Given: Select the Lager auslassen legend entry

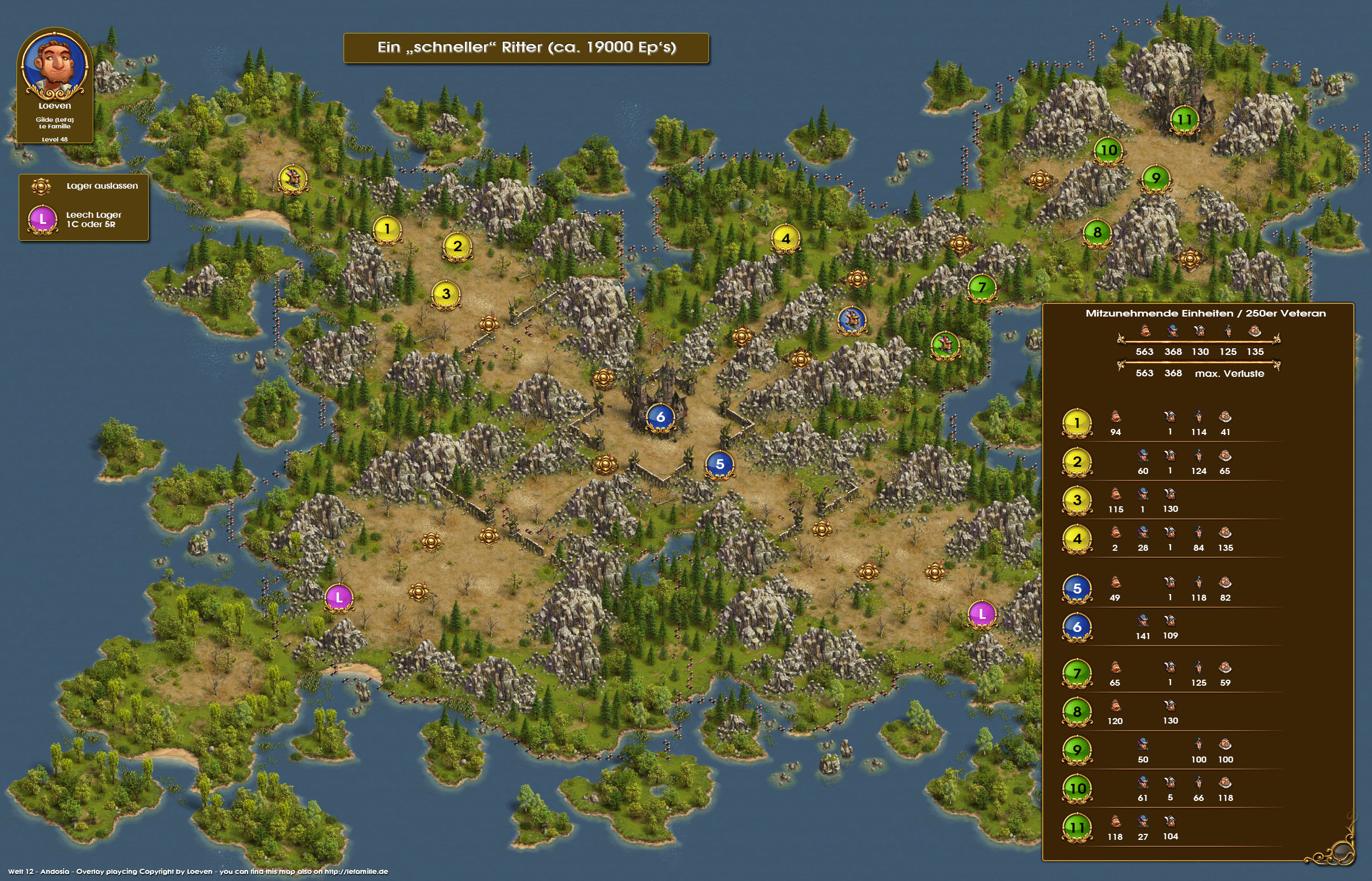Looking at the screenshot, I should (x=41, y=186).
